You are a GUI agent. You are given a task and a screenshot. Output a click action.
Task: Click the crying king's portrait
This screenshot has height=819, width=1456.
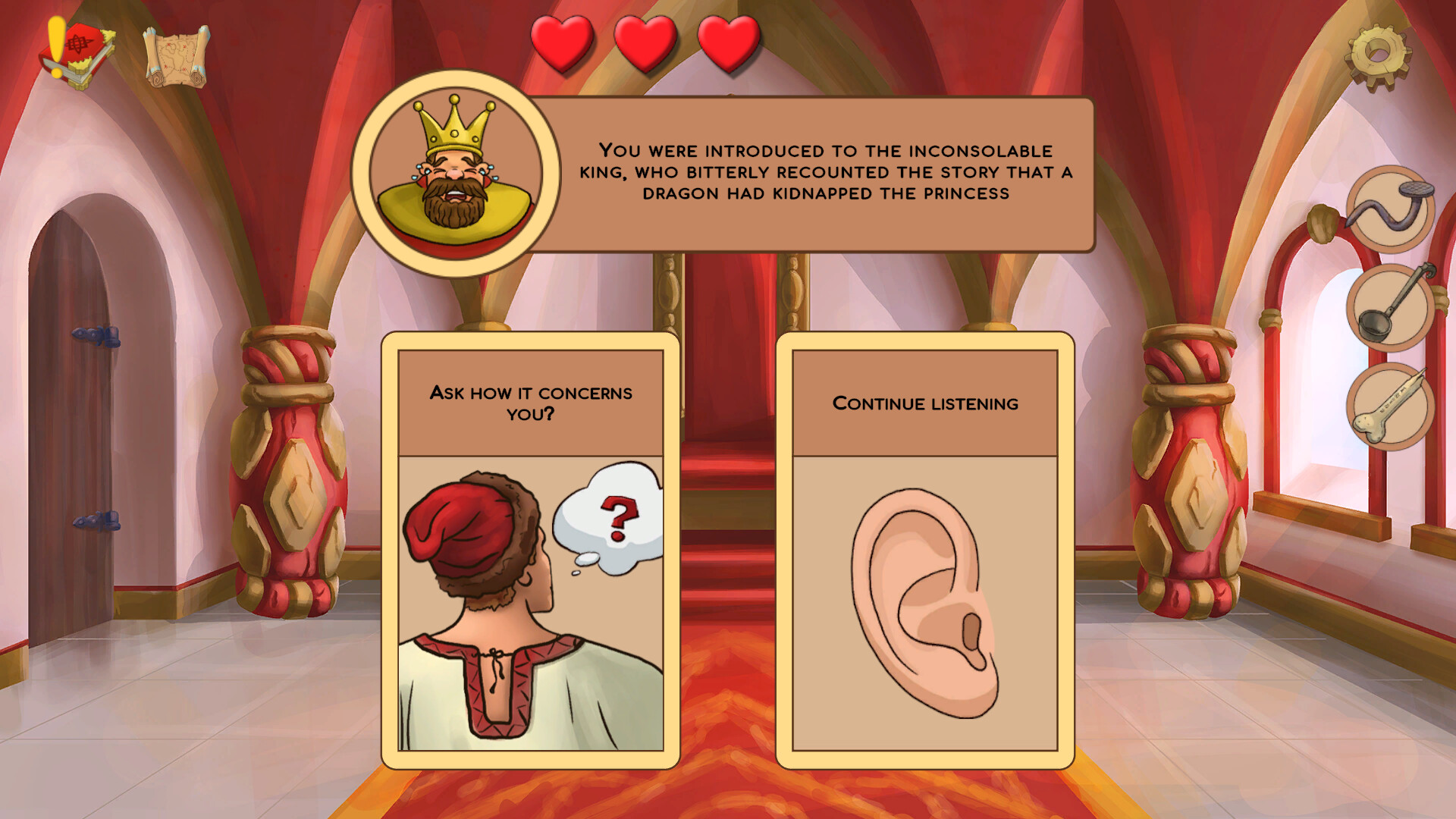pos(455,174)
